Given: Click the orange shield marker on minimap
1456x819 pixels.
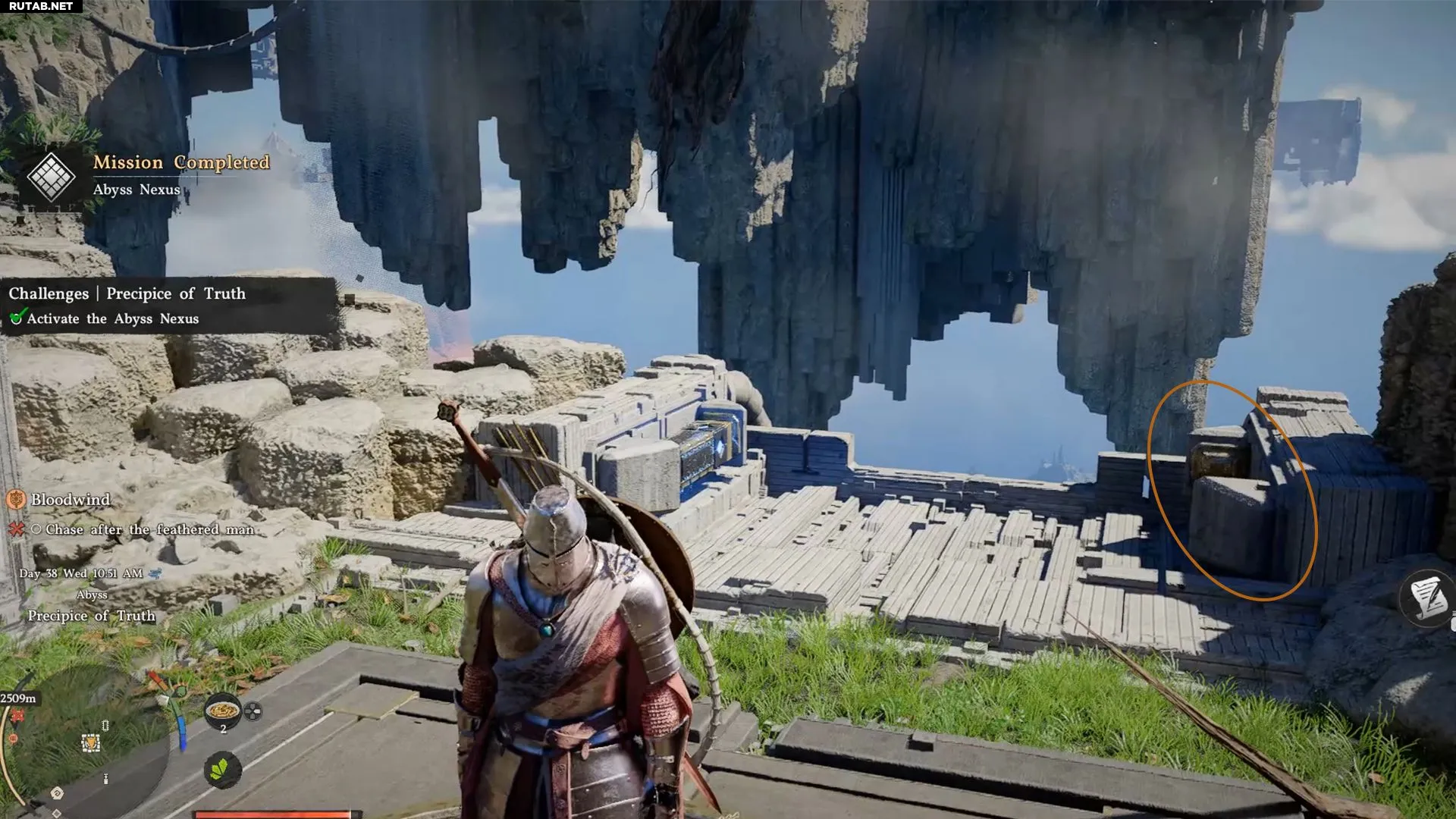Looking at the screenshot, I should tap(91, 743).
